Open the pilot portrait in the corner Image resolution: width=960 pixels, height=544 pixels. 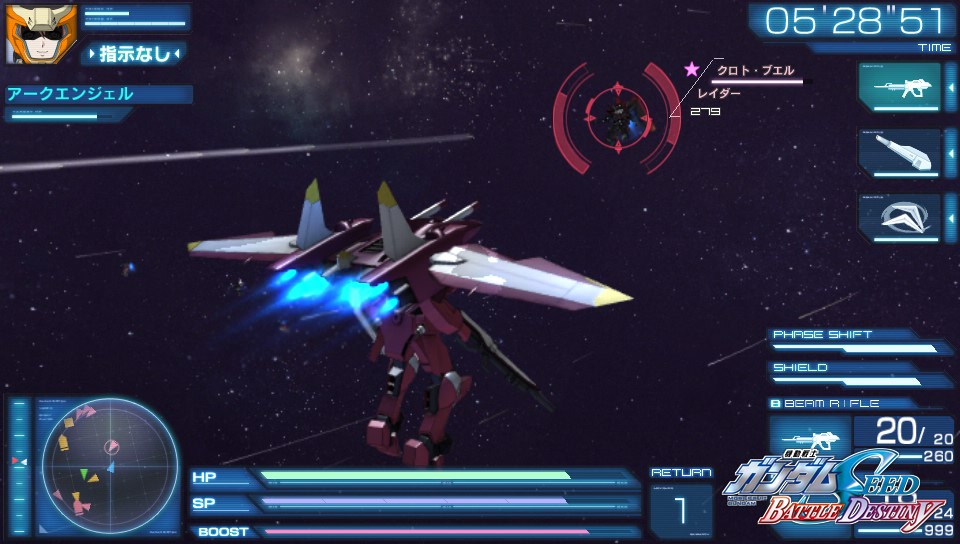coord(28,33)
